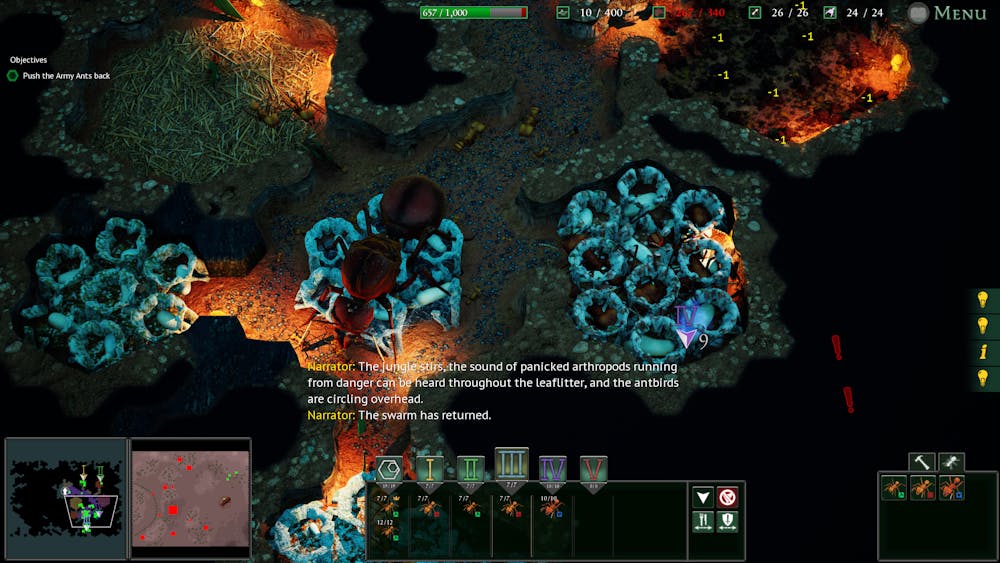The height and width of the screenshot is (563, 1000).
Task: Select pheromone group I tab
Action: click(x=430, y=468)
